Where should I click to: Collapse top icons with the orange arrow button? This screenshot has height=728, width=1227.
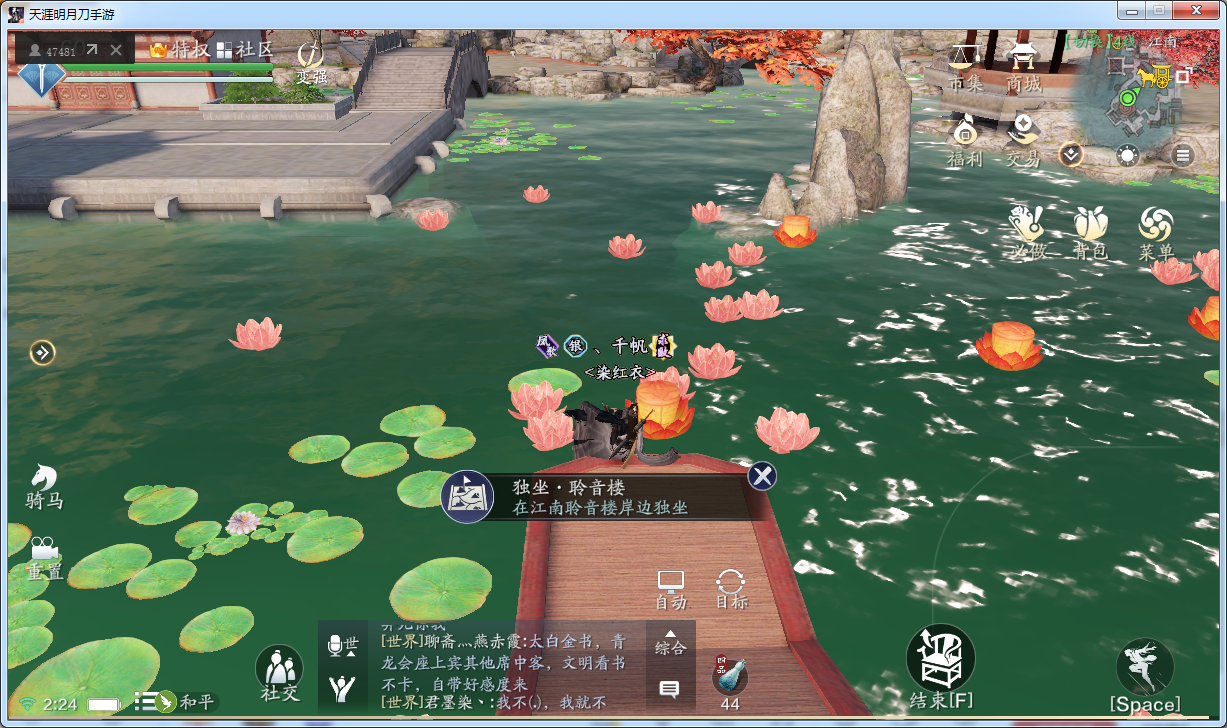(x=1071, y=155)
